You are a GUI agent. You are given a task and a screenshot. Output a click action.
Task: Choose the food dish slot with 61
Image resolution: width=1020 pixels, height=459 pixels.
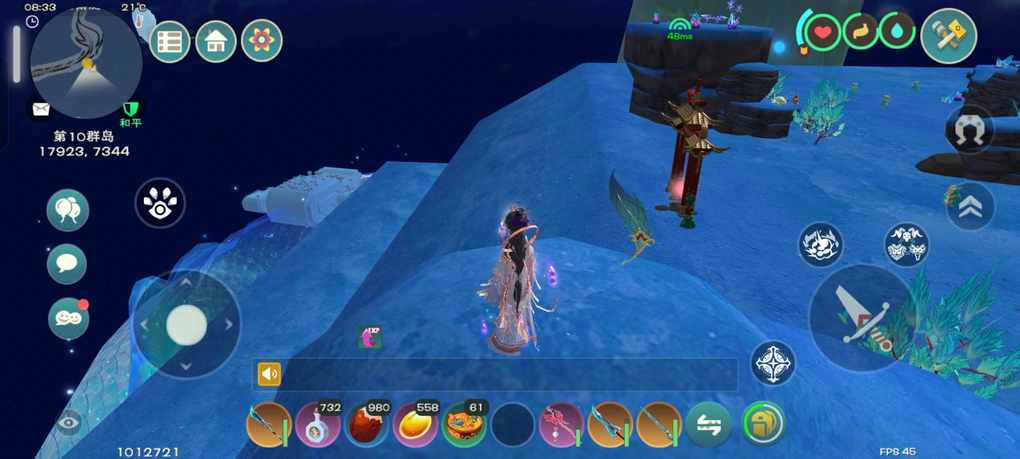click(x=465, y=425)
